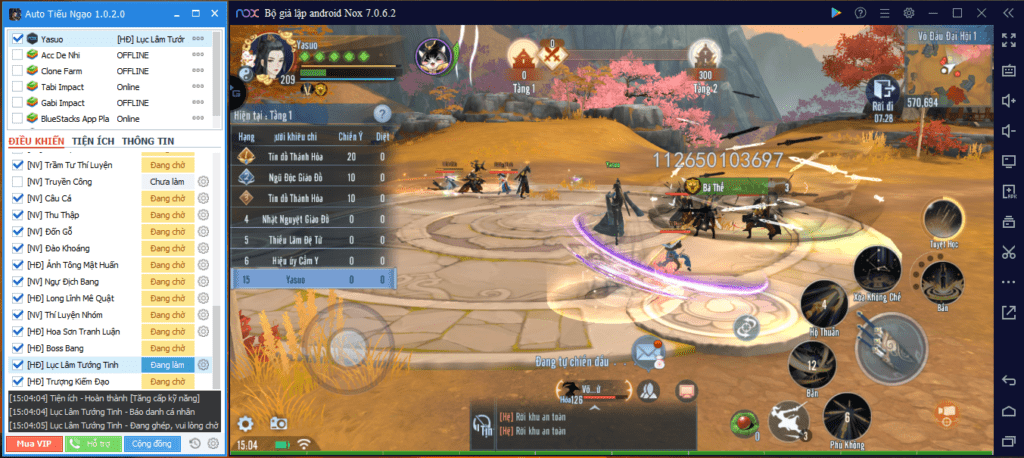Open the mail envelope icon
Image resolution: width=1024 pixels, height=458 pixels.
click(648, 350)
